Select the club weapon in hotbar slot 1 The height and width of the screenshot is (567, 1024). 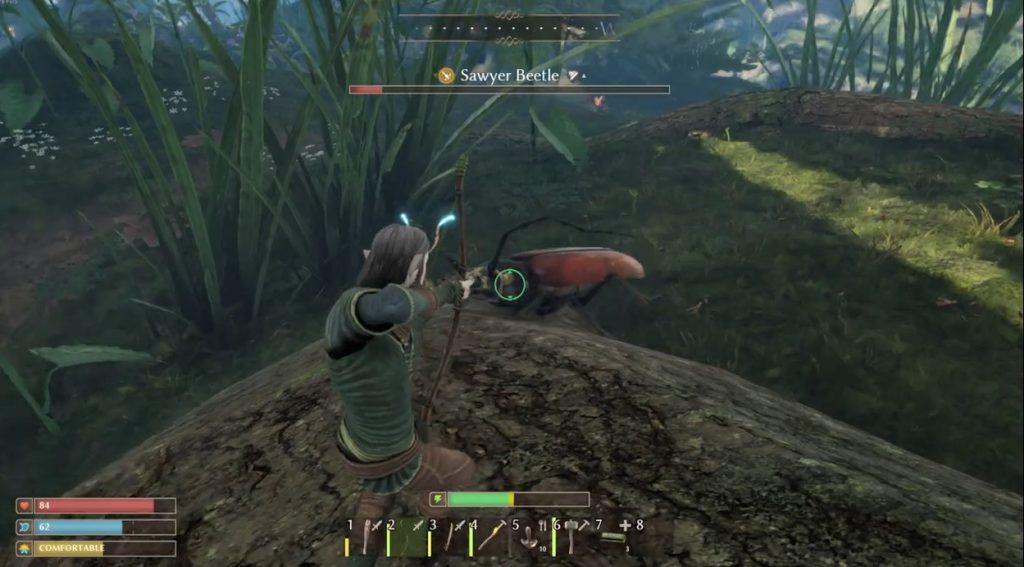tap(366, 540)
